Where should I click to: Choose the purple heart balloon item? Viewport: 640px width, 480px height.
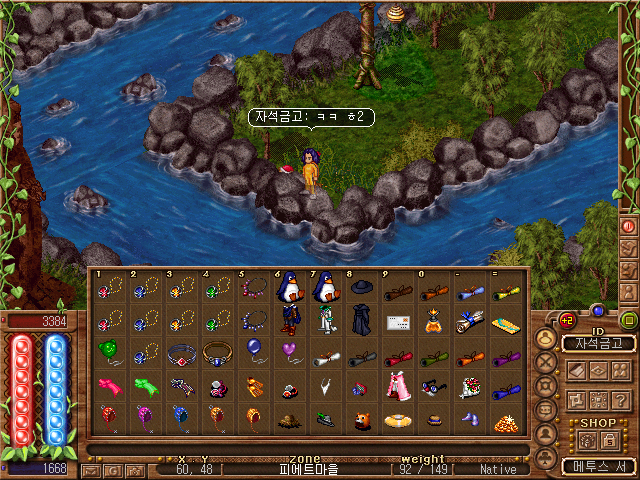(x=288, y=351)
